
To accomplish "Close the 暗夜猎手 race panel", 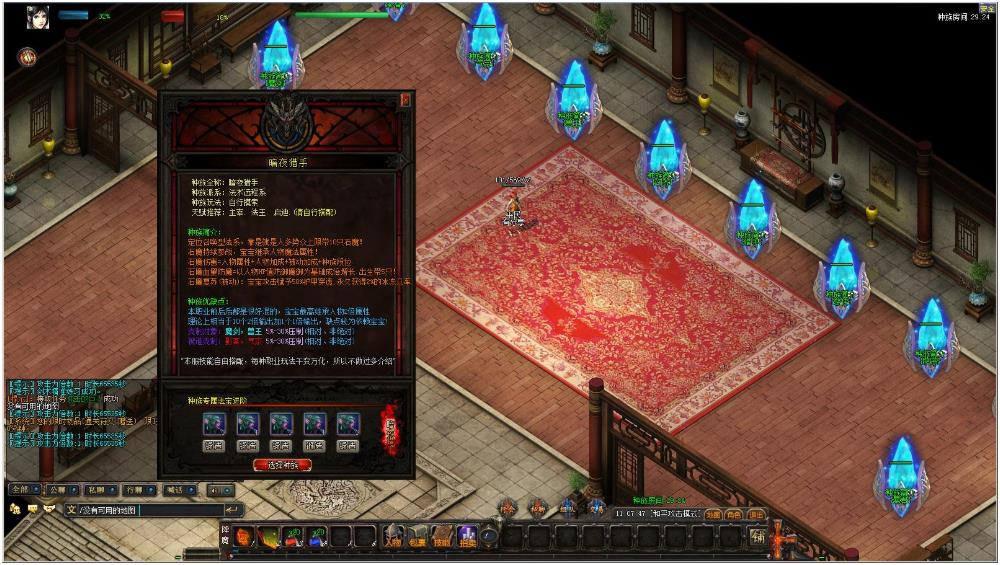I will tap(405, 100).
